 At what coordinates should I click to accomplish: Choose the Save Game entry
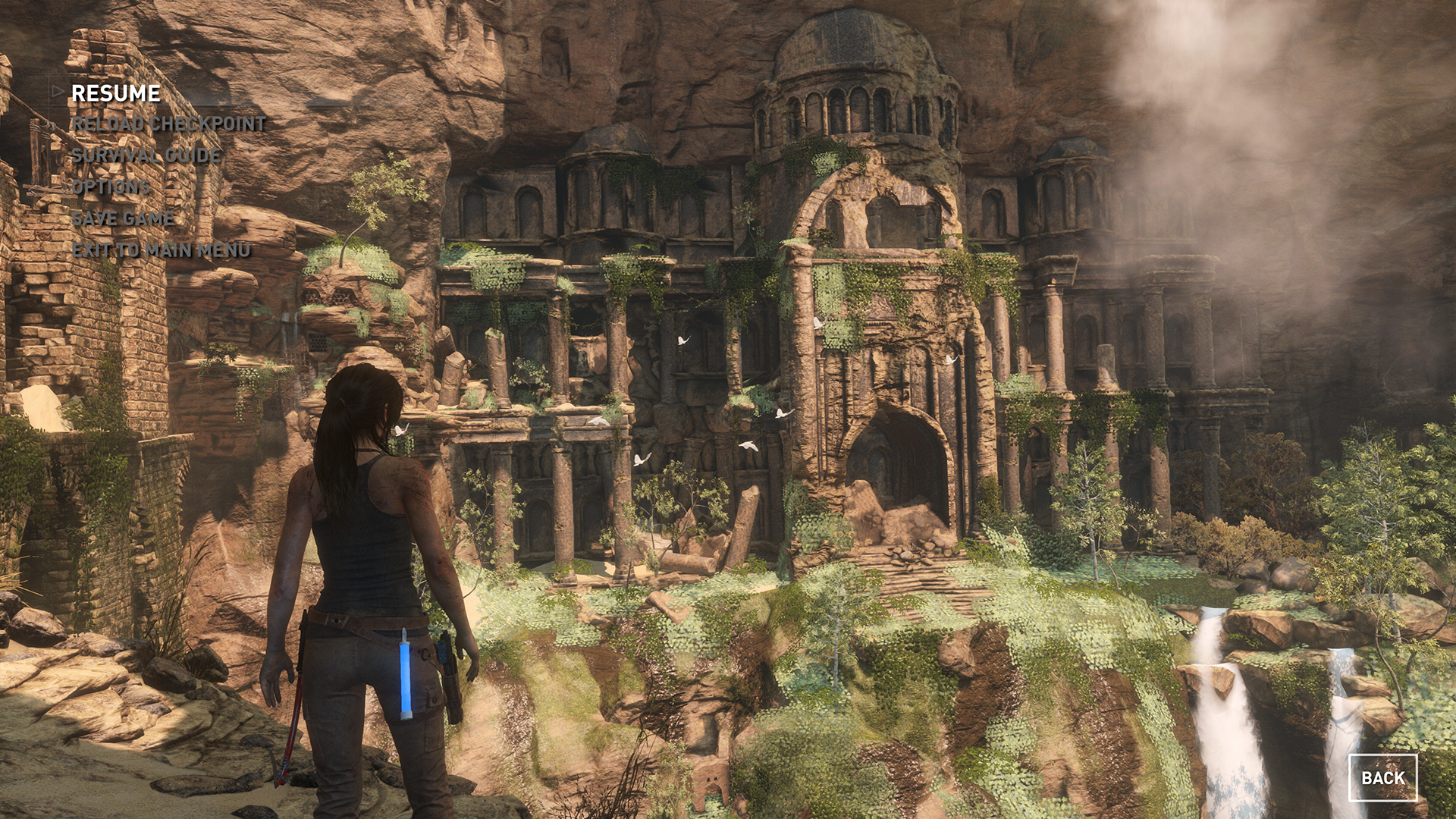[123, 218]
